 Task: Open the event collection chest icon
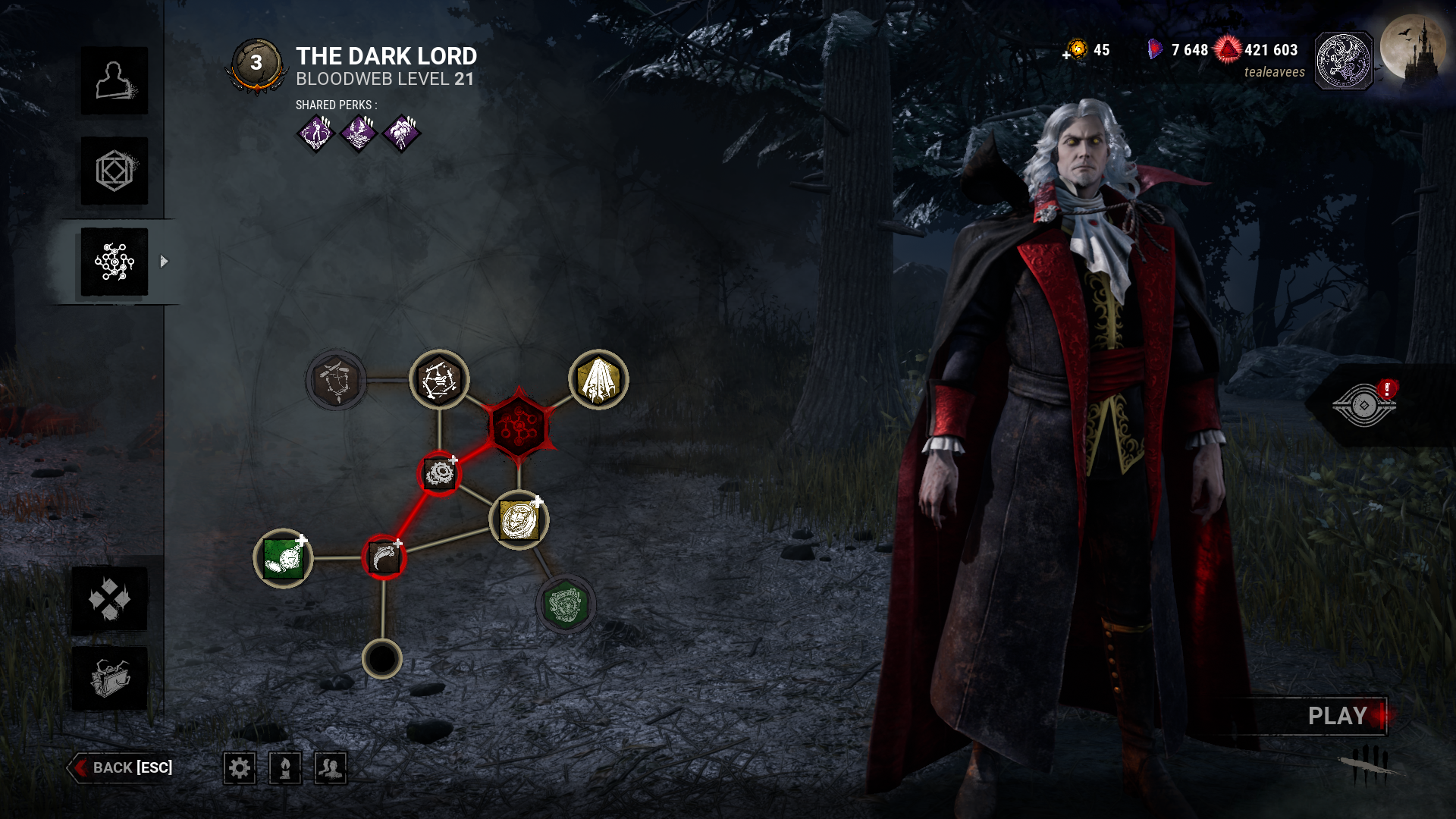click(114, 682)
